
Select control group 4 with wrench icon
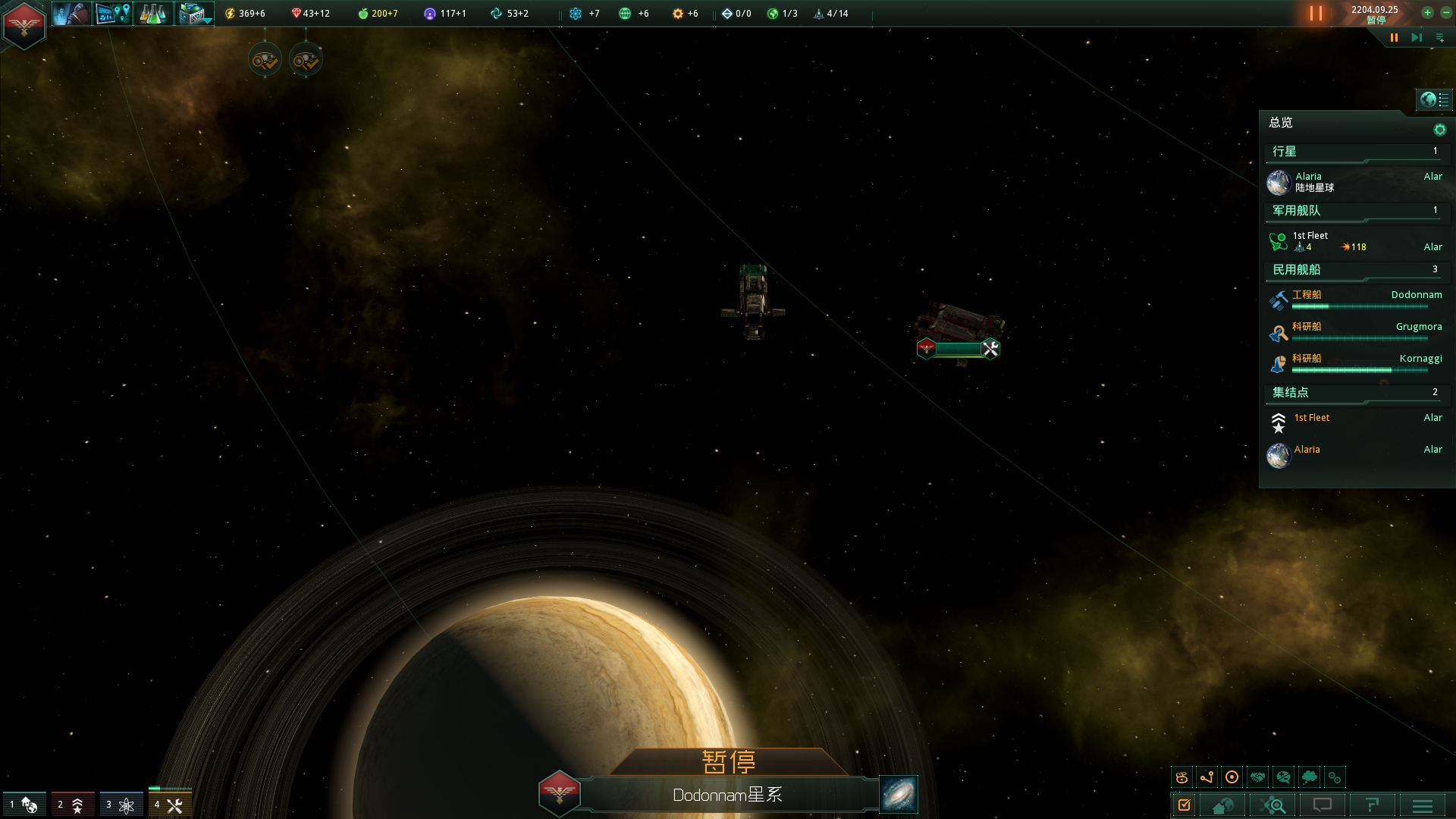pos(169,805)
